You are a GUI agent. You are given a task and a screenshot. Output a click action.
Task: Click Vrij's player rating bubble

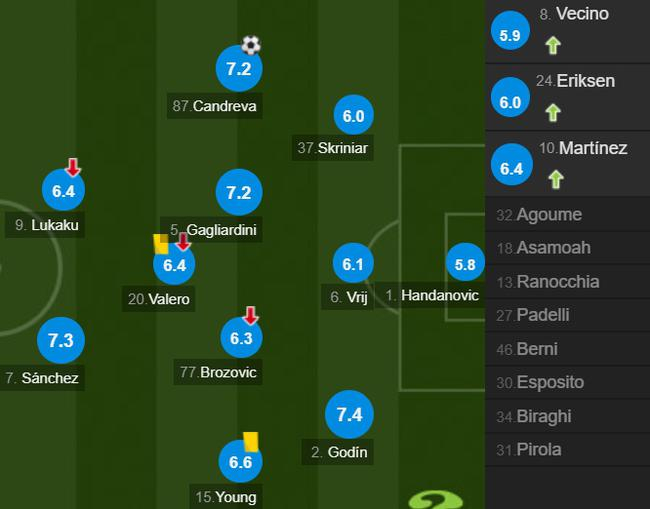click(352, 264)
